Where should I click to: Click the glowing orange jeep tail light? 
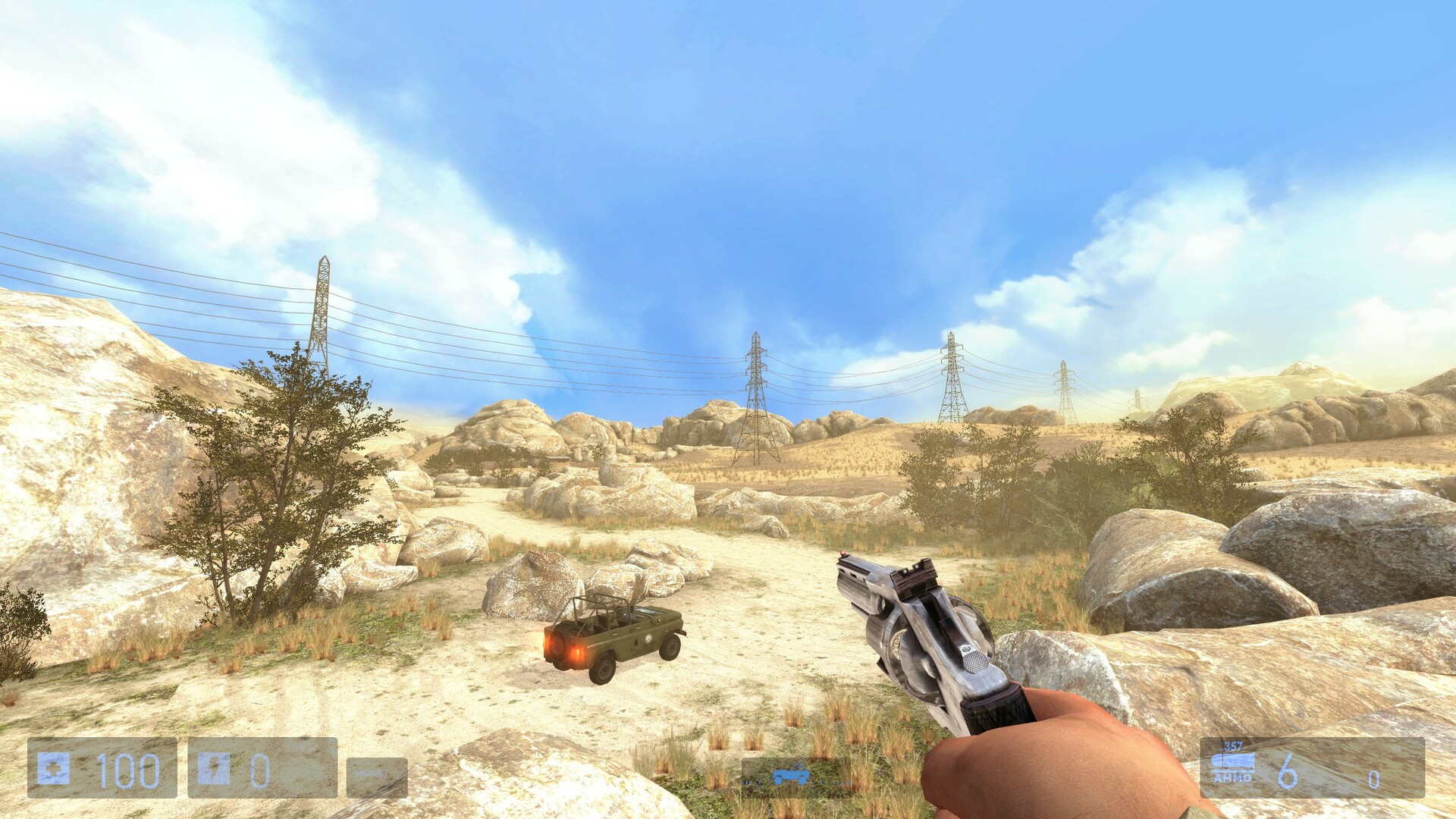point(578,654)
